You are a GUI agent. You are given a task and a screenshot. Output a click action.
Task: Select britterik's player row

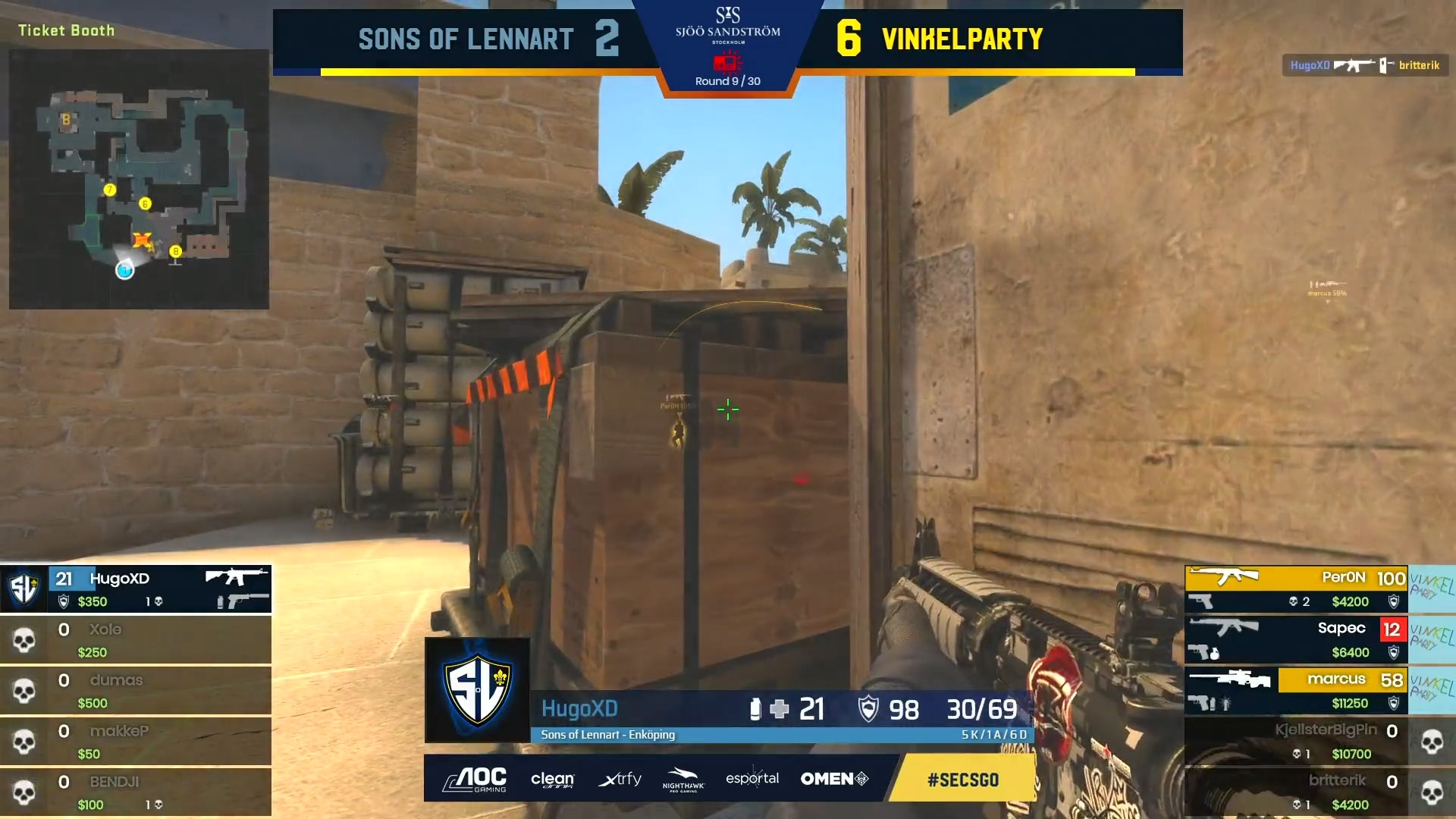pyautogui.click(x=1296, y=792)
